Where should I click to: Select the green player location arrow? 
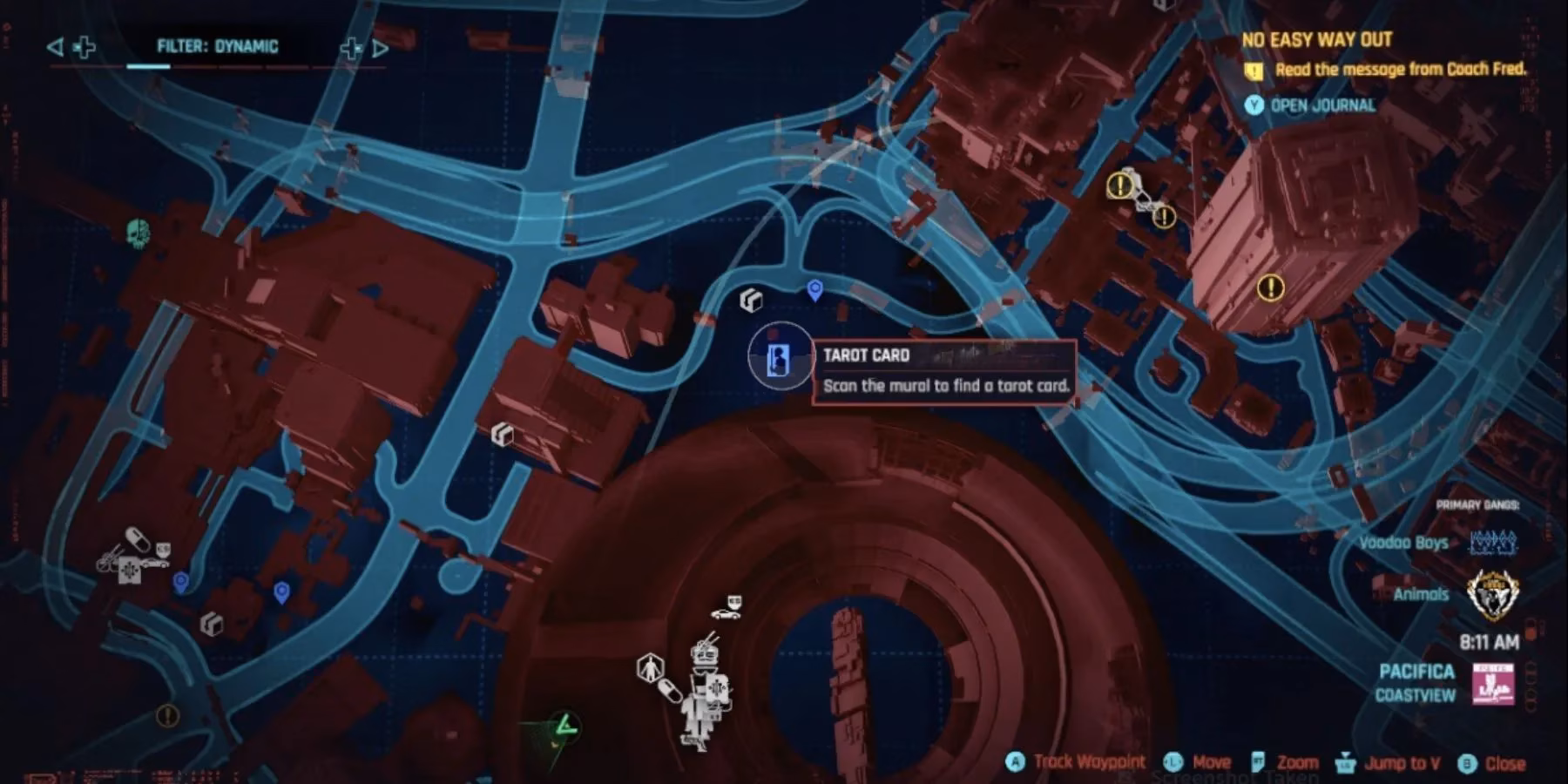(564, 725)
